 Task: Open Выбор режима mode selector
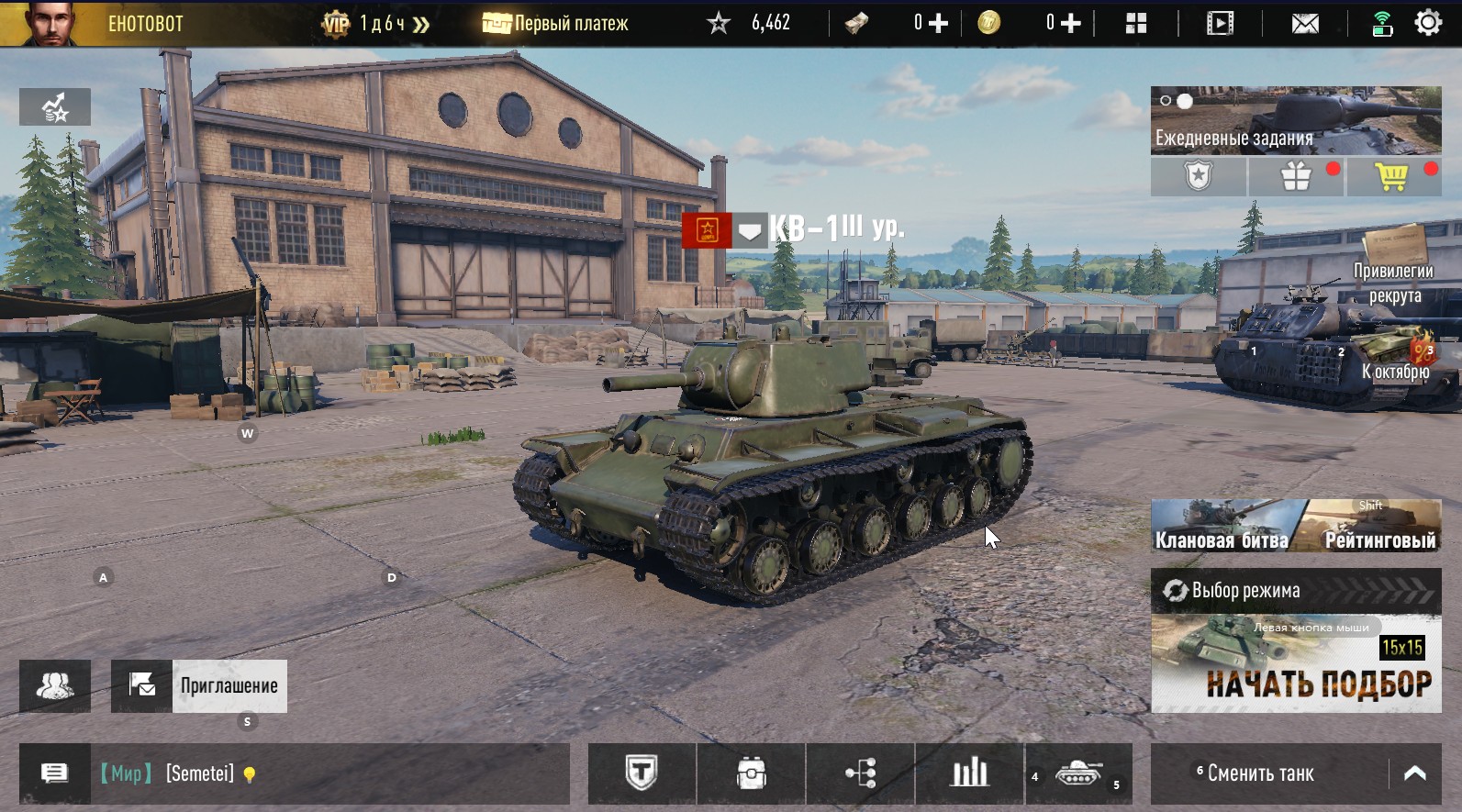pos(1295,591)
